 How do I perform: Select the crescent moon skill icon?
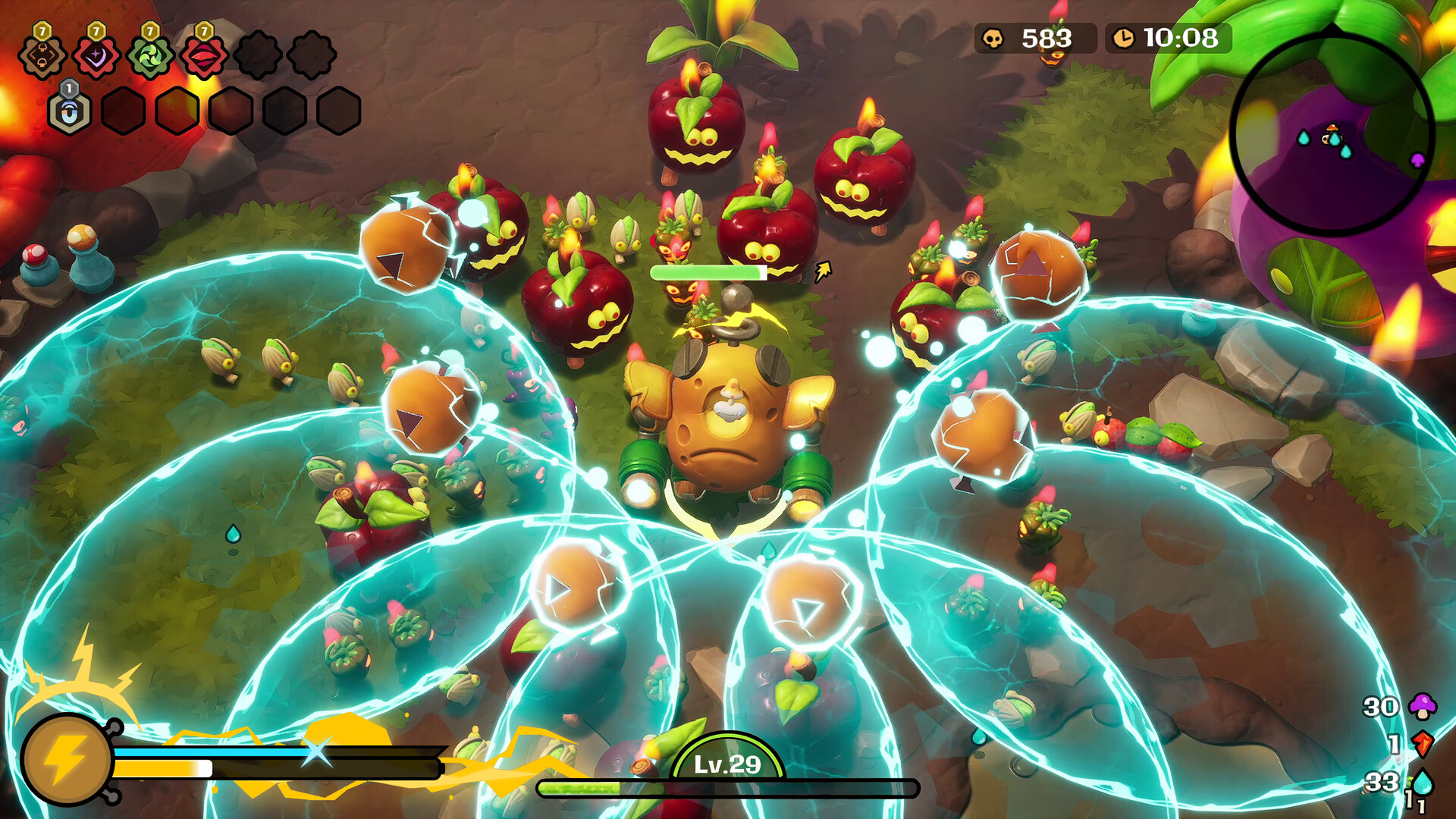[97, 57]
